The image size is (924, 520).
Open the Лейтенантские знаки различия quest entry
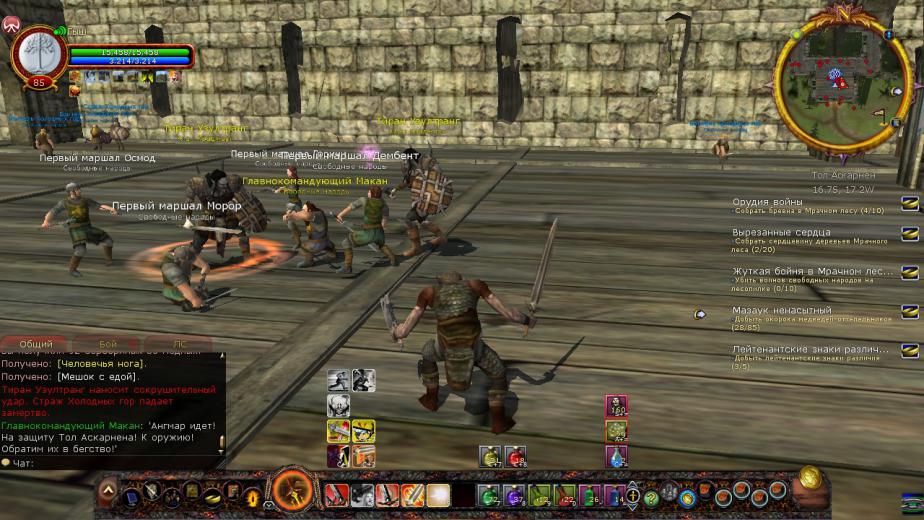point(810,350)
